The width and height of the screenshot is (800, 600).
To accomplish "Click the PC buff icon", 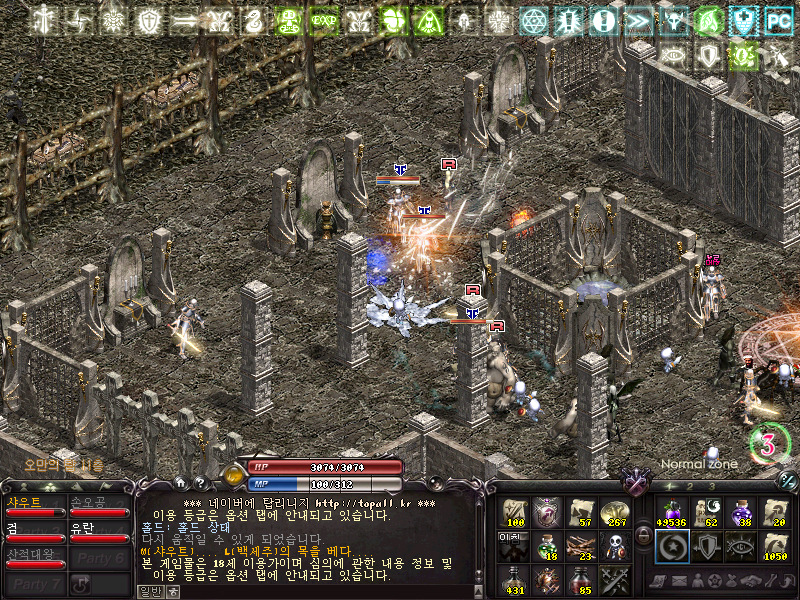I will 777,19.
